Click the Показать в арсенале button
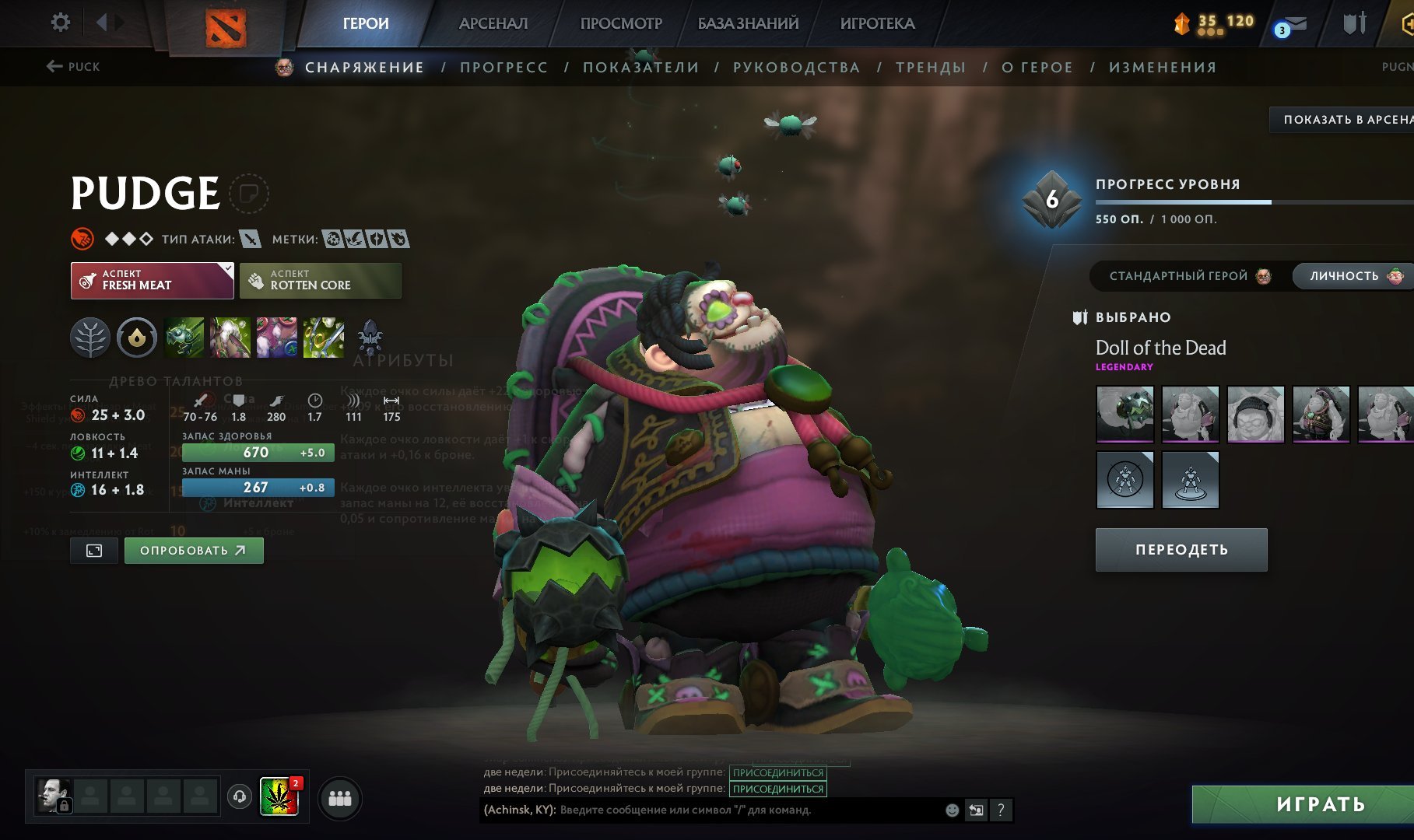This screenshot has height=840, width=1414. coord(1345,120)
